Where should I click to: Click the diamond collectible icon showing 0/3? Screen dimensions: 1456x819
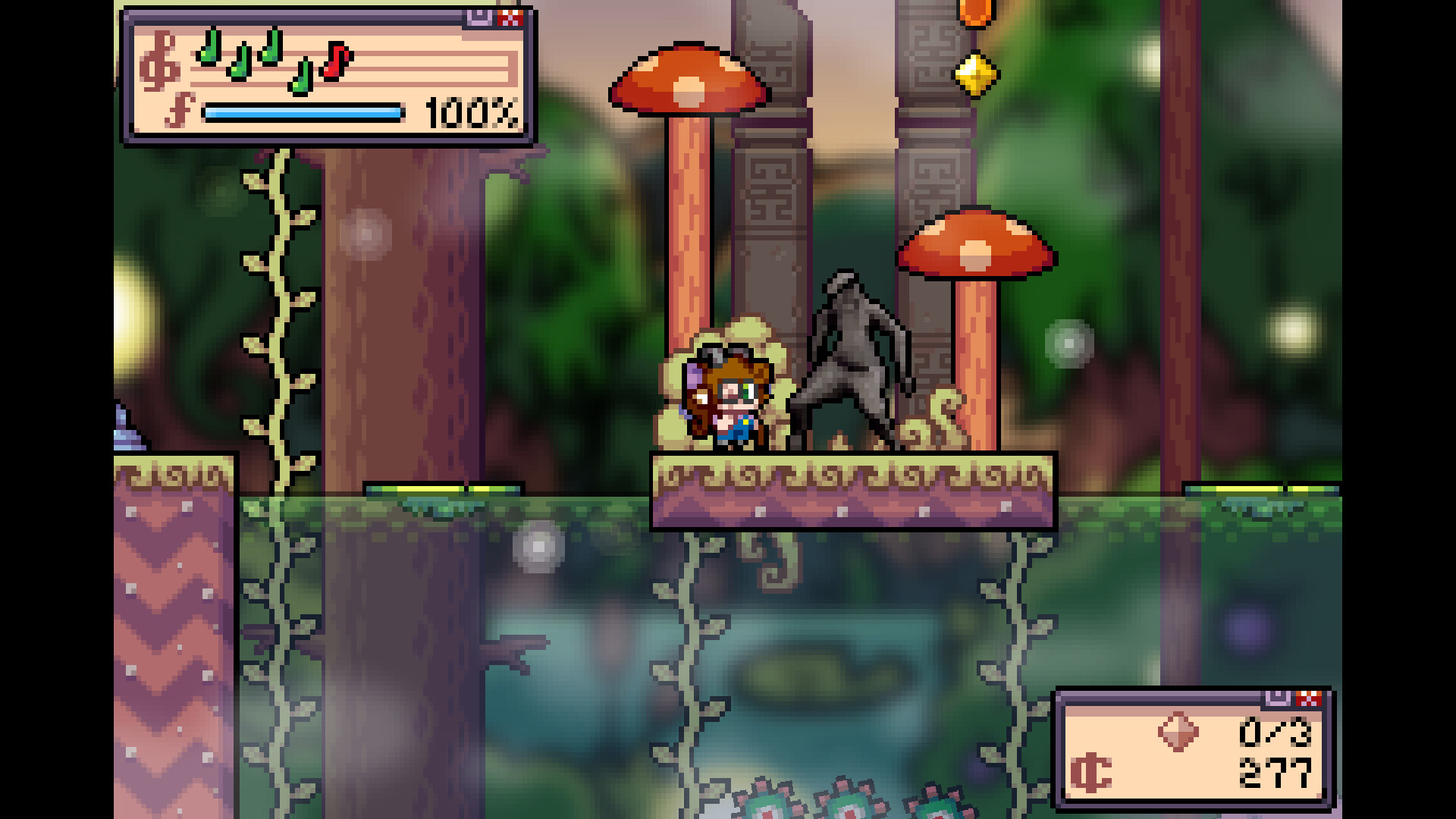click(x=1177, y=732)
